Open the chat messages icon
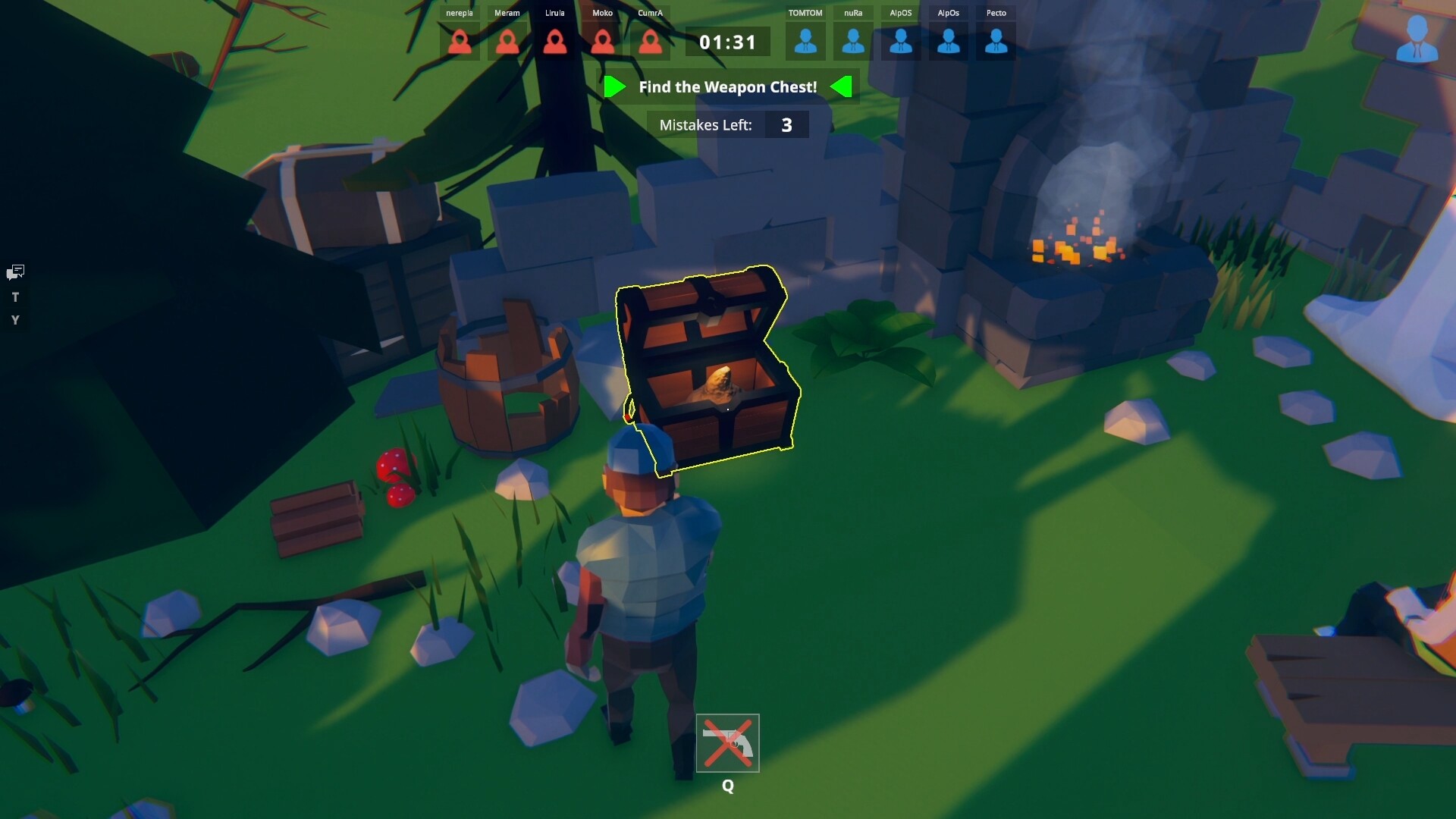 [x=15, y=272]
